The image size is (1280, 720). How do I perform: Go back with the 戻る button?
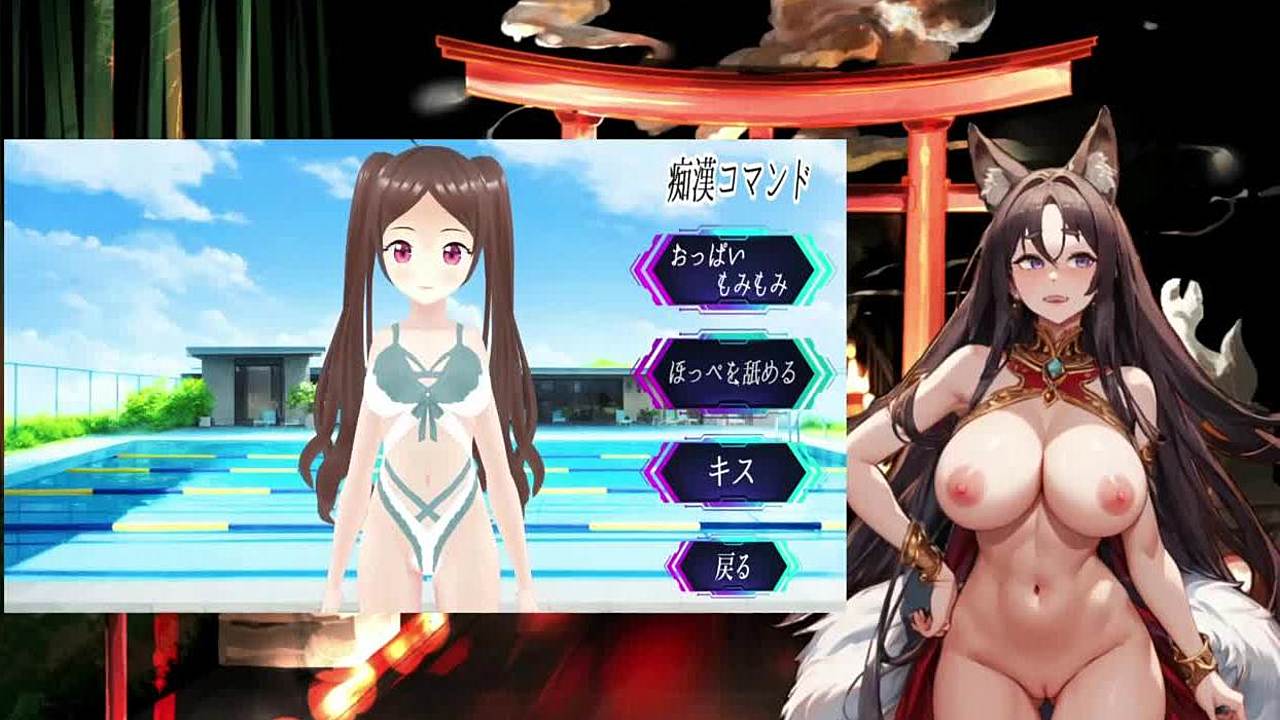pyautogui.click(x=733, y=568)
